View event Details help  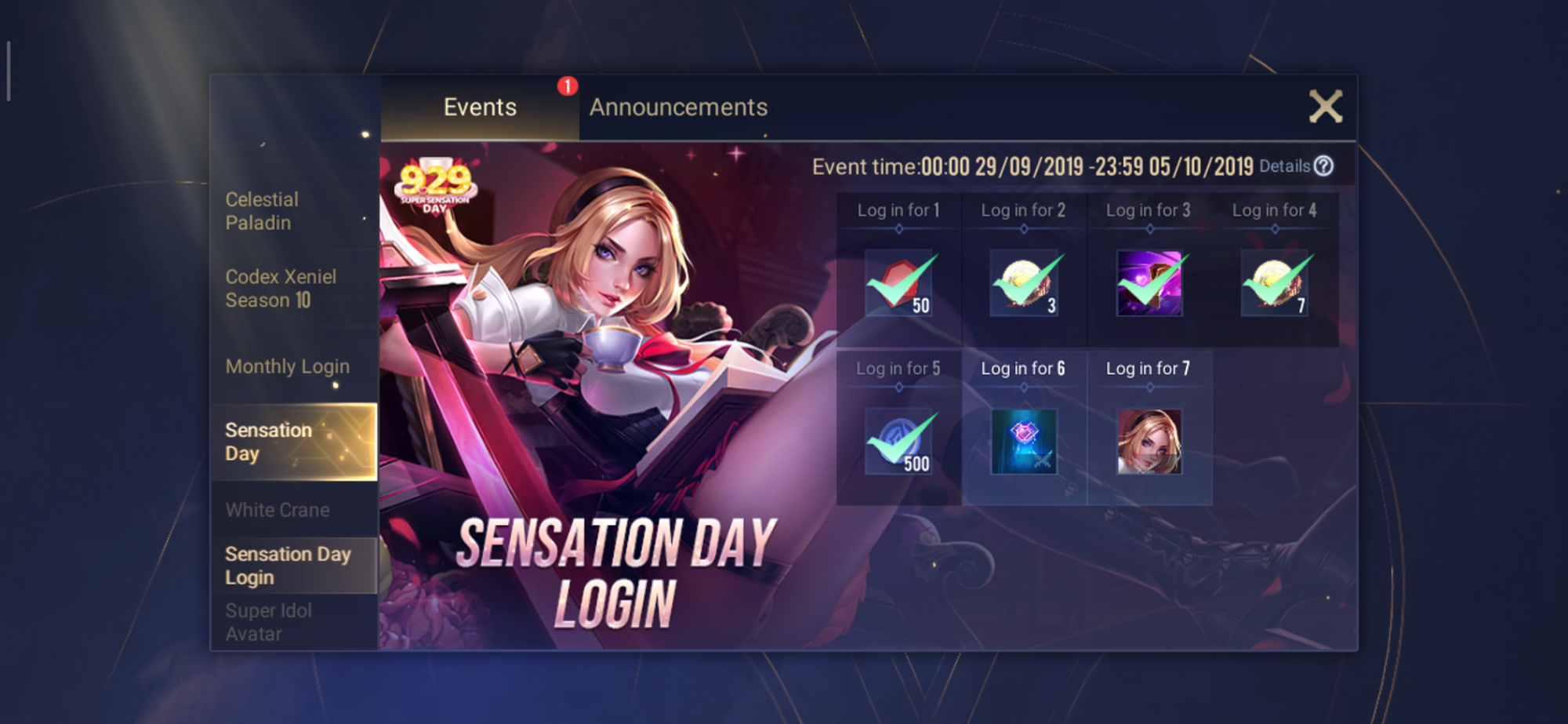[x=1295, y=166]
